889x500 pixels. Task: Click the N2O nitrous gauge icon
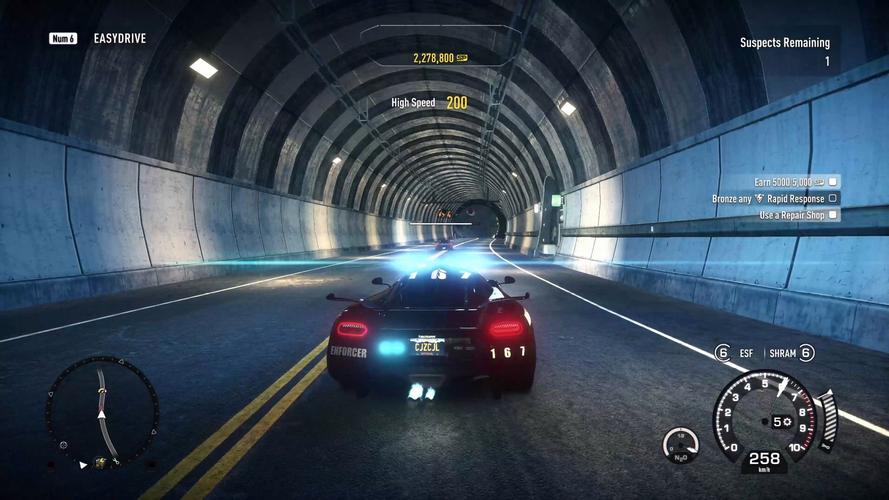[x=680, y=445]
